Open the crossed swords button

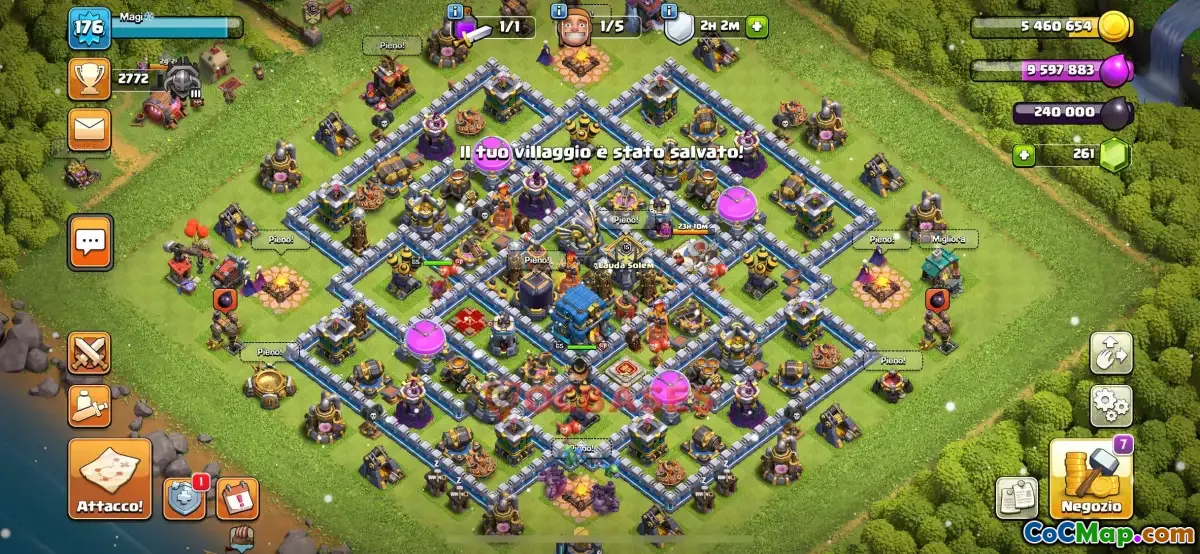(89, 353)
